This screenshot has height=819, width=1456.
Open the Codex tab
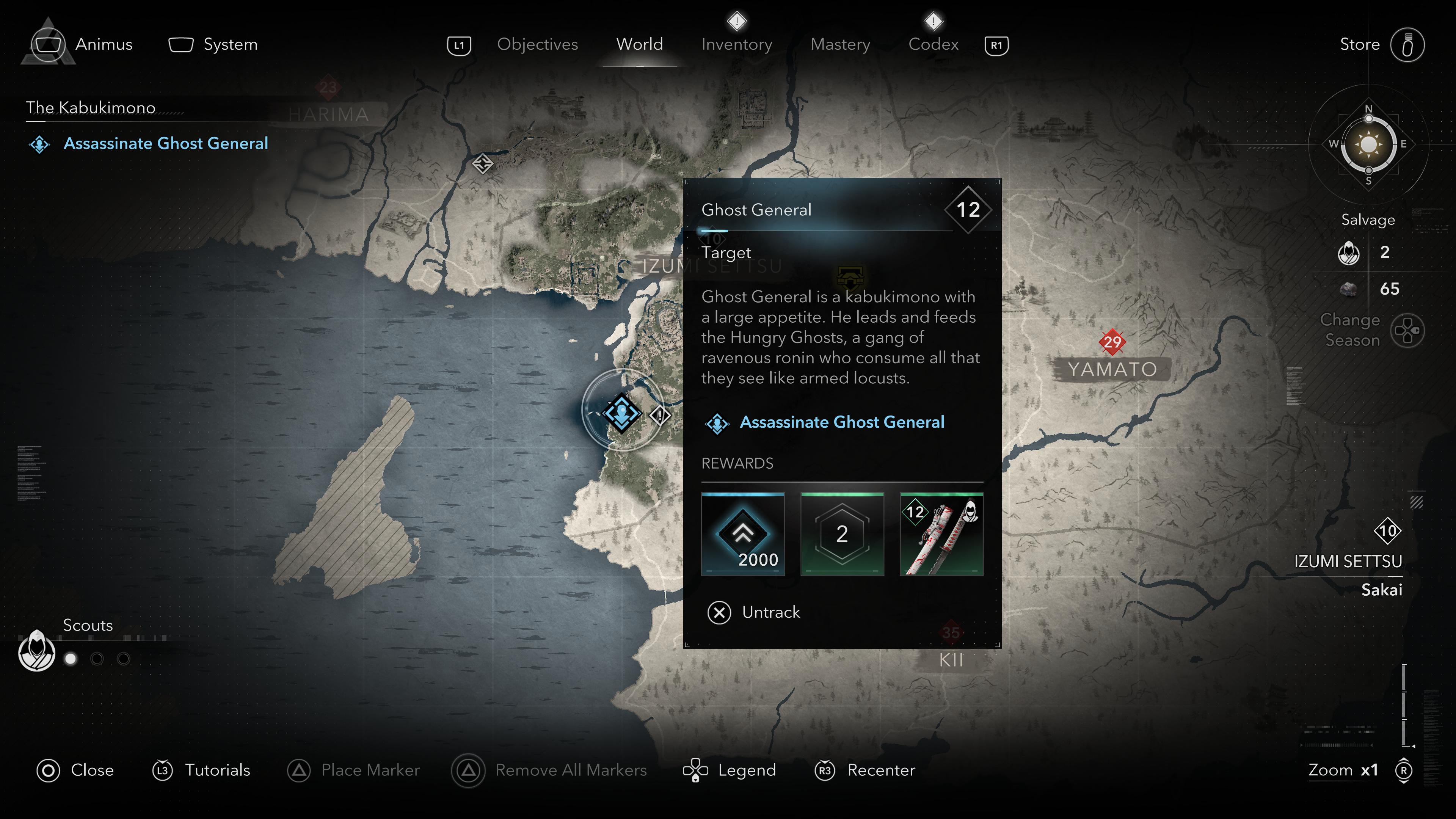tap(933, 44)
